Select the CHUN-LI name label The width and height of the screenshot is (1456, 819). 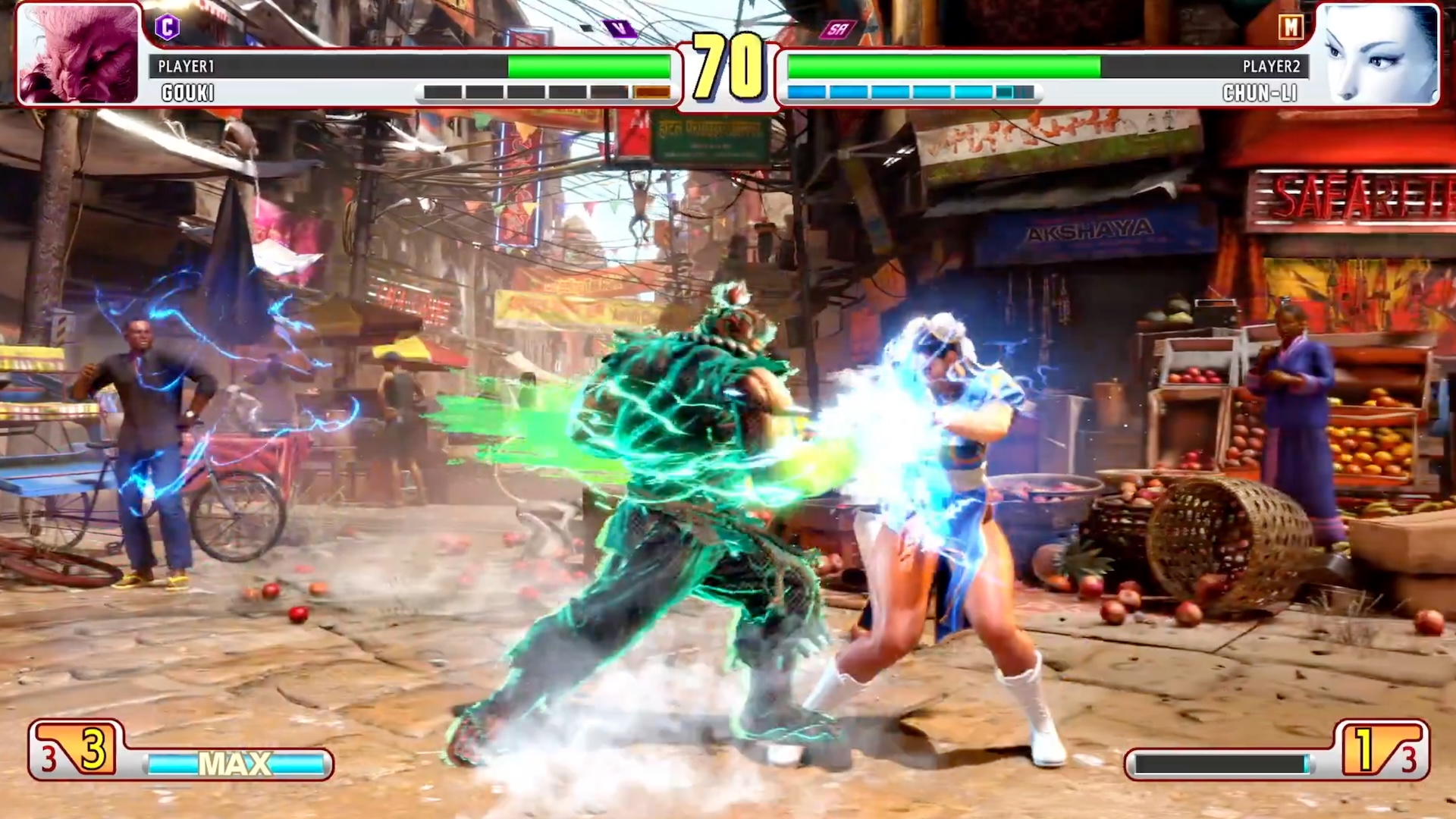[x=1260, y=93]
